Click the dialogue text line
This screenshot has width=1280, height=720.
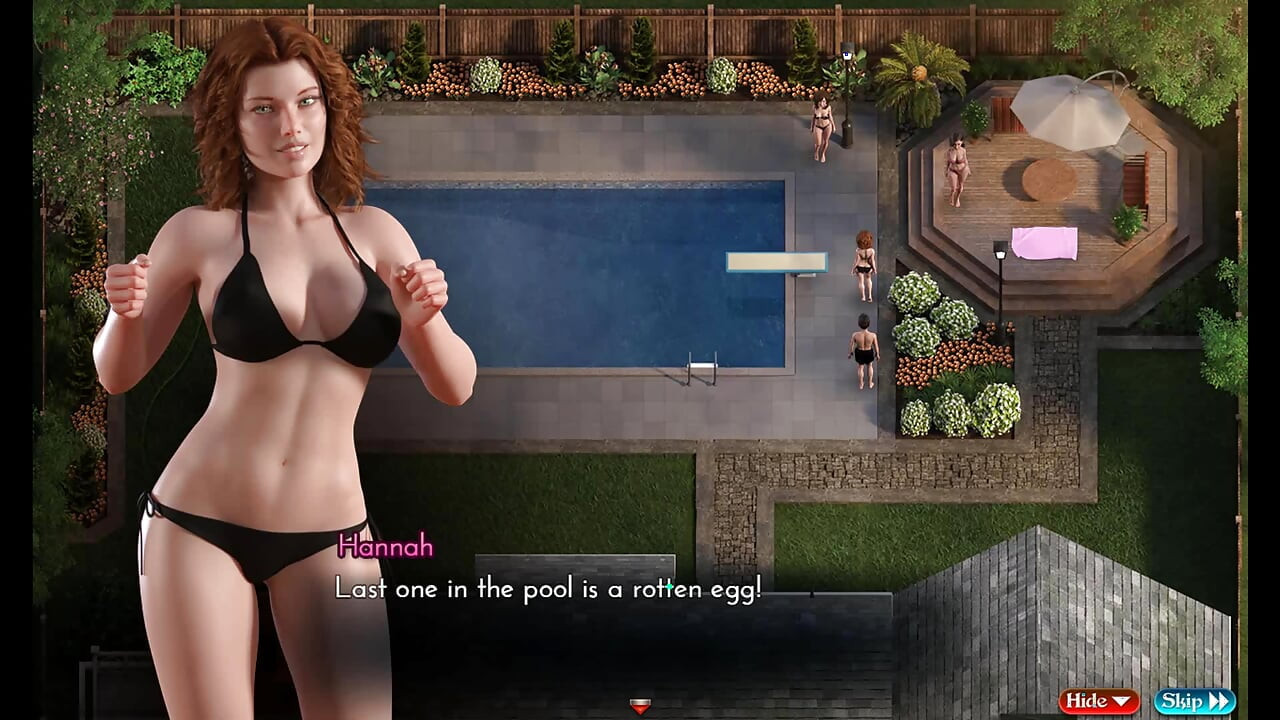550,589
